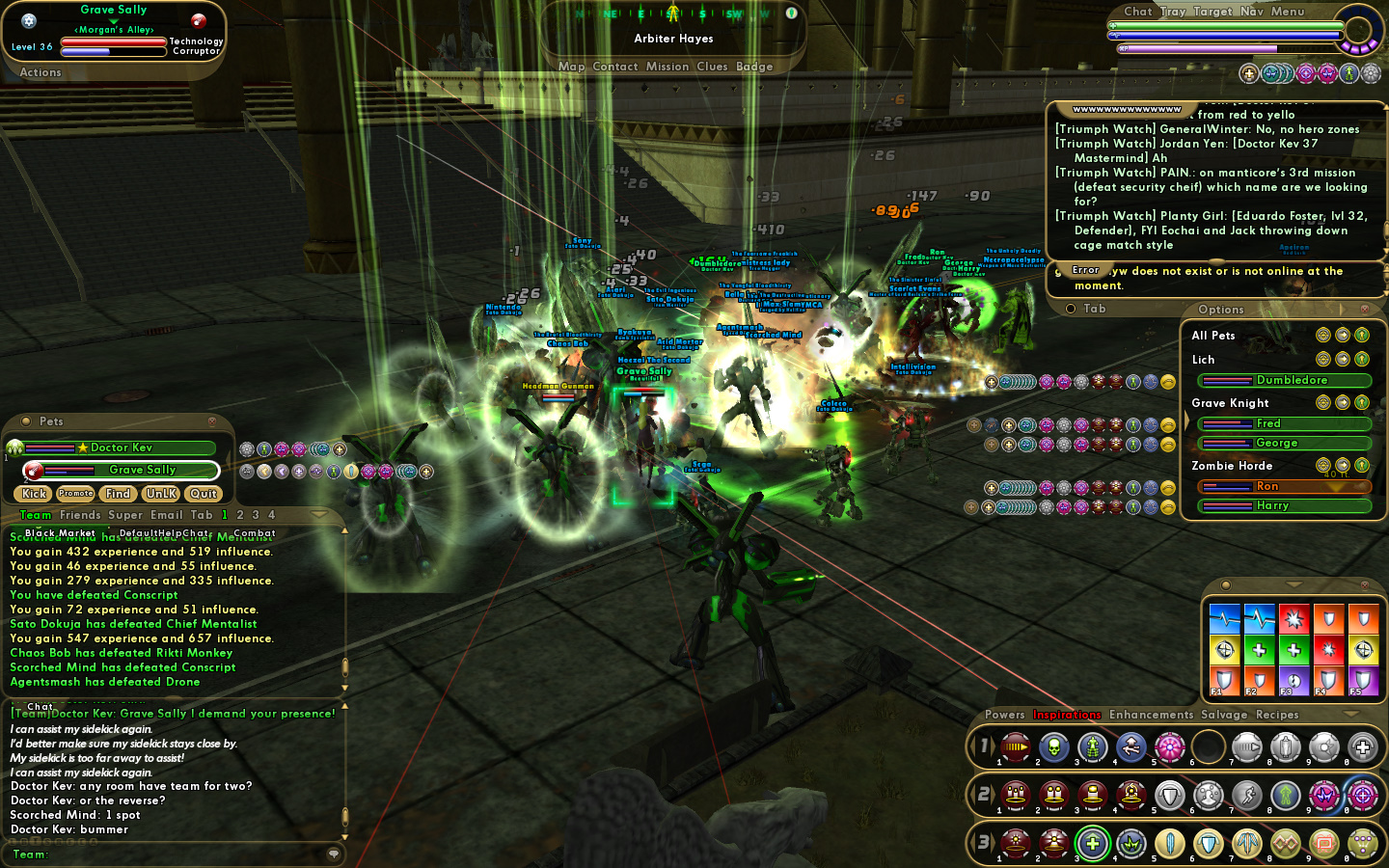Quit the current team
1389x868 pixels.
click(204, 494)
